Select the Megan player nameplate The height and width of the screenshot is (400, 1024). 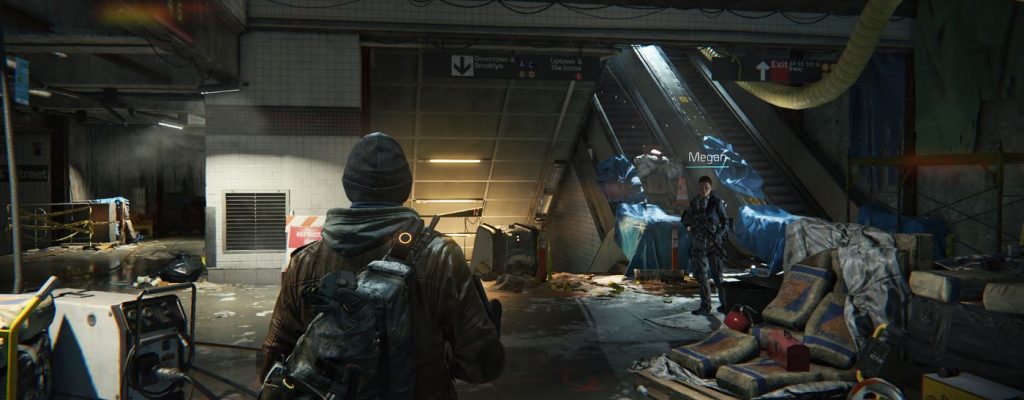(706, 157)
